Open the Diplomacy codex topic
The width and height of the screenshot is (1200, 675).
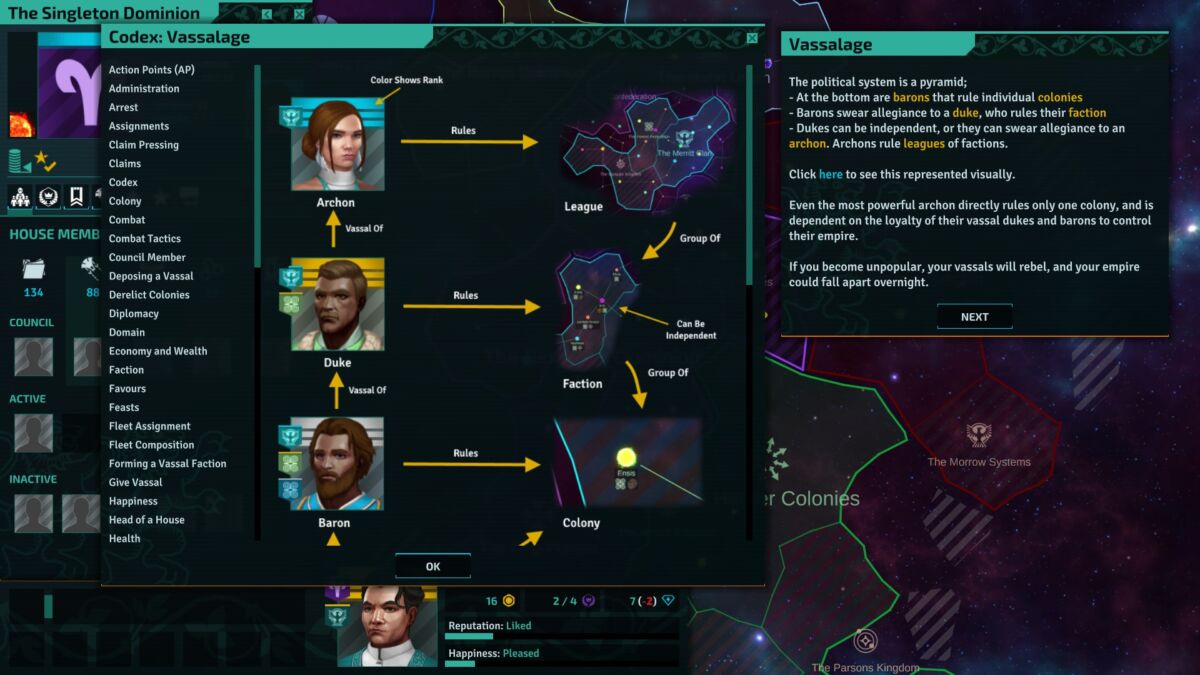134,314
